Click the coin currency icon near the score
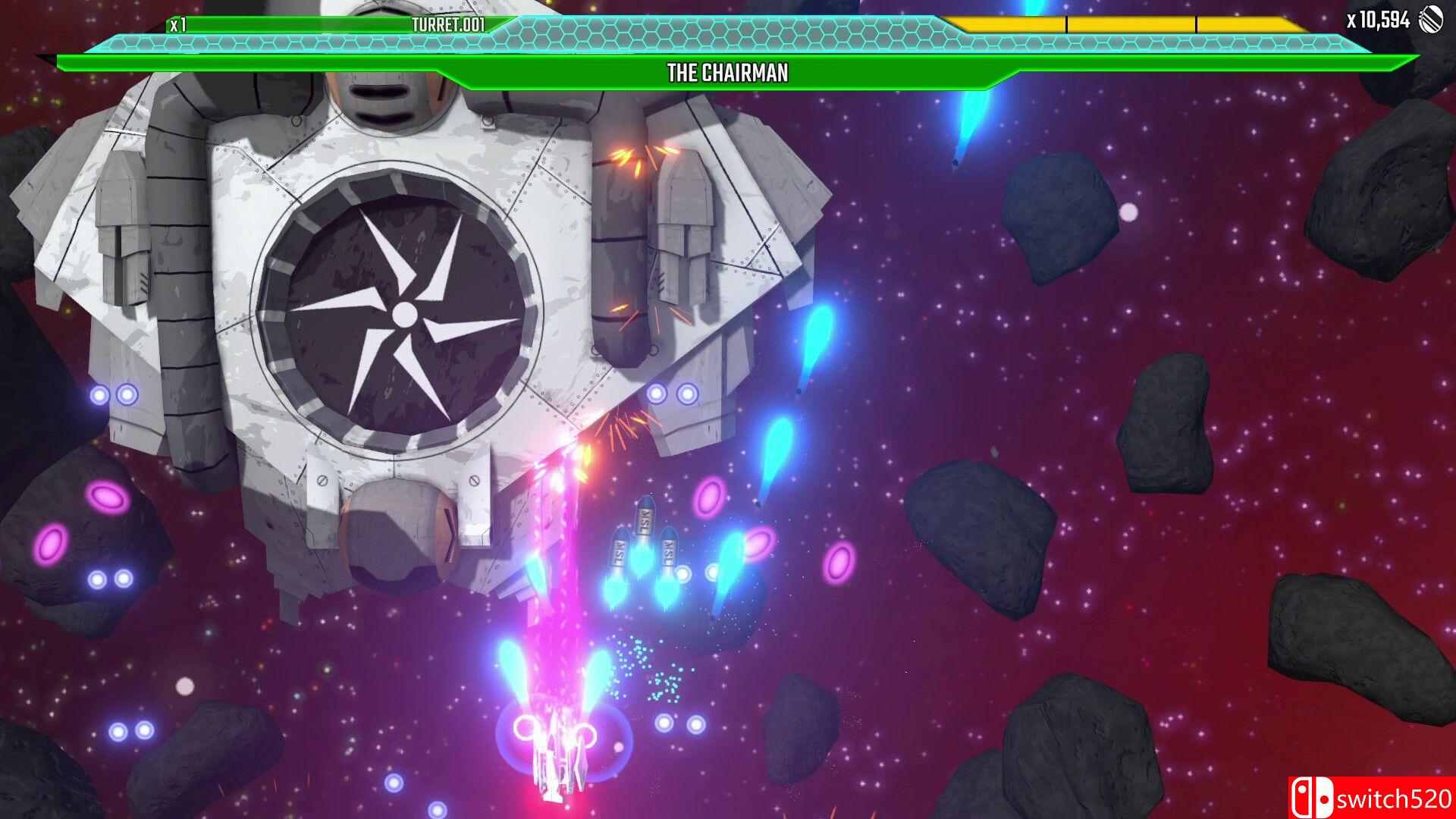Image resolution: width=1456 pixels, height=819 pixels. pos(1432,19)
